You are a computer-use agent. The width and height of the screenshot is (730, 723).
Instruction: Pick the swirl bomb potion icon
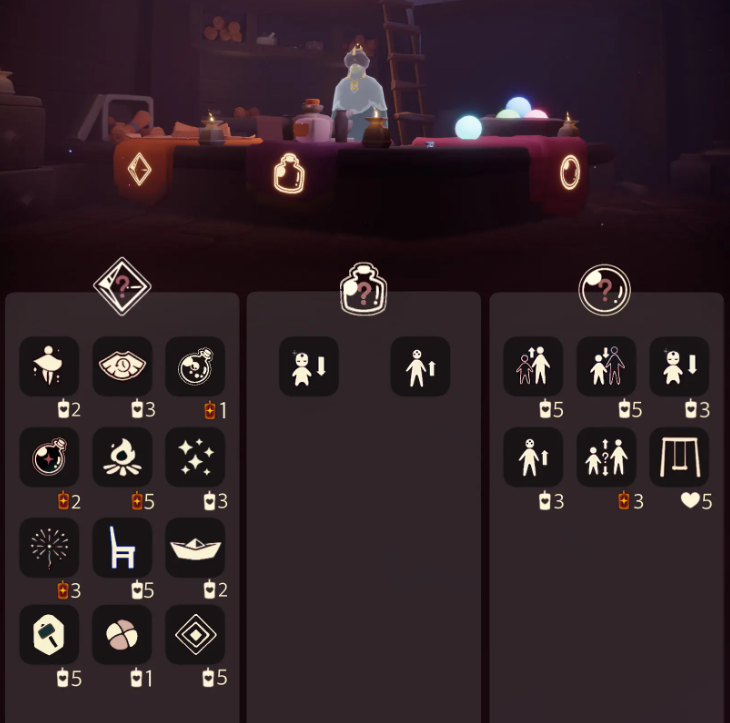[x=195, y=367]
